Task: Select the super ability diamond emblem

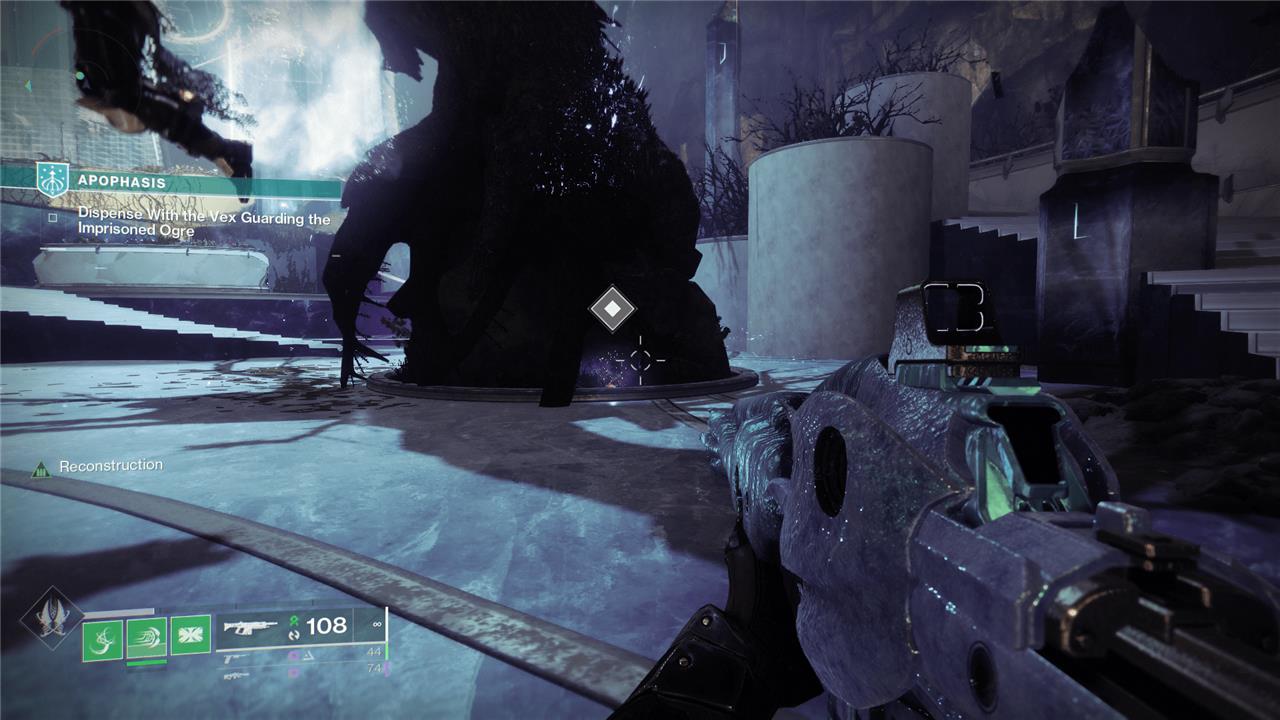Action: (52, 618)
